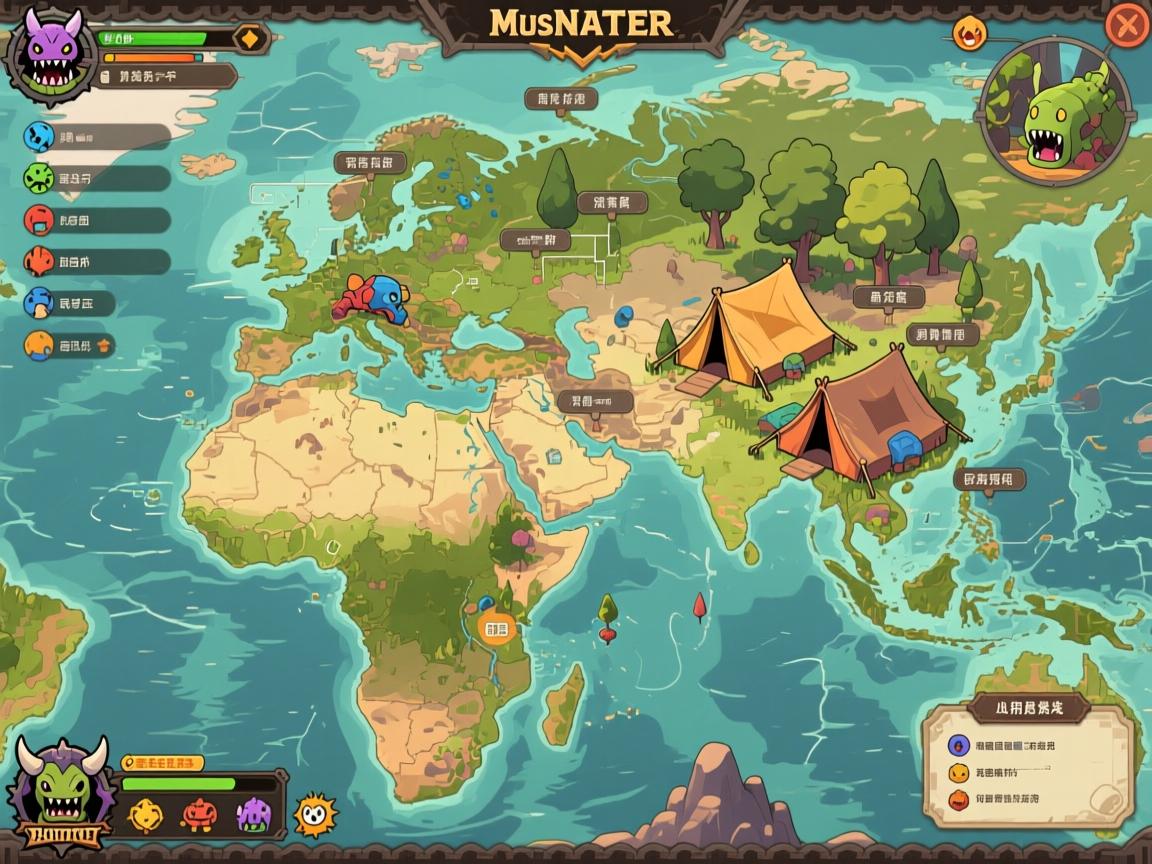This screenshot has width=1152, height=864.
Task: Click the location label over the Arabian Peninsula
Action: (x=596, y=402)
